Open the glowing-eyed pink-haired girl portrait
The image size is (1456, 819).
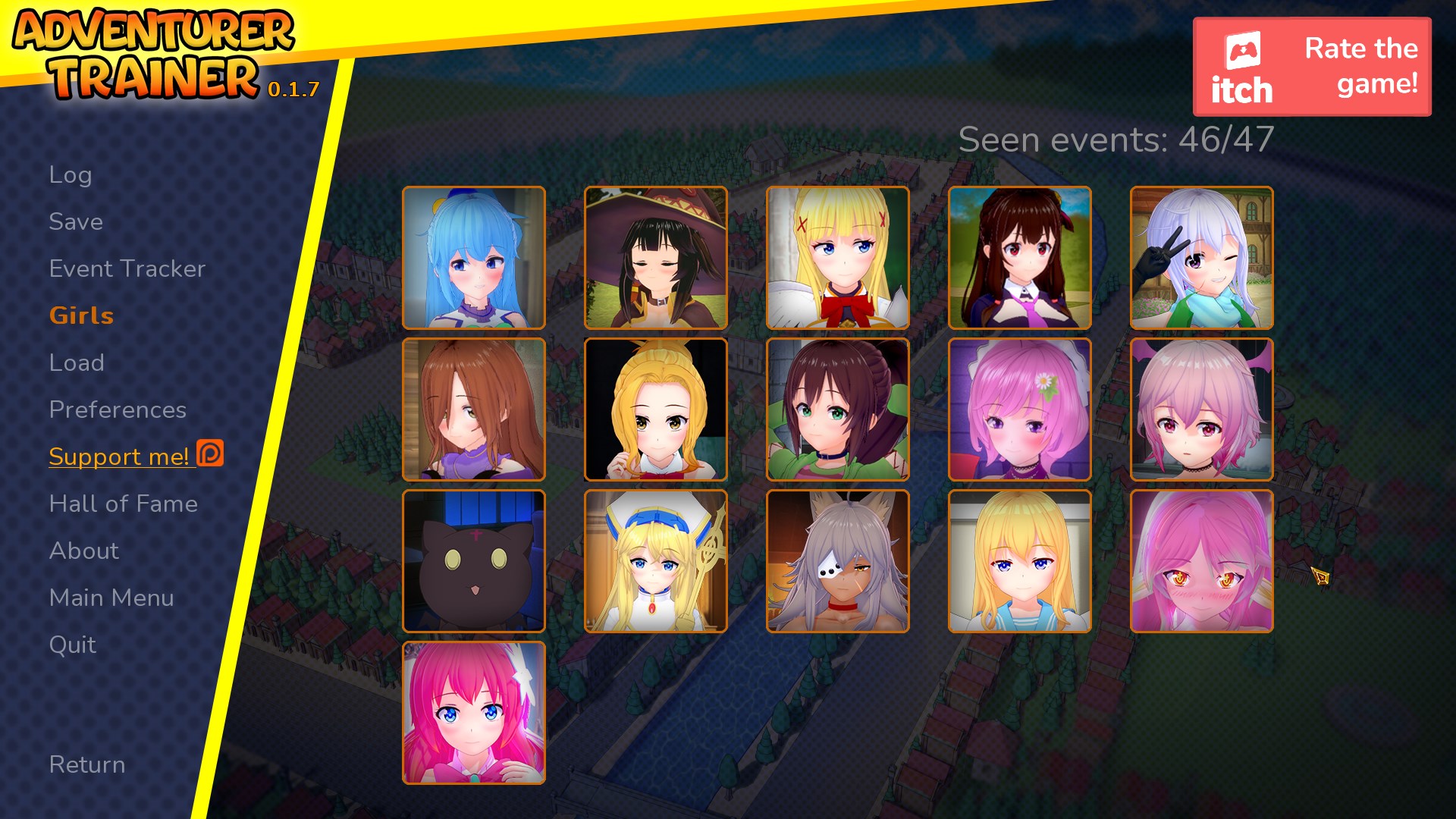tap(1202, 561)
